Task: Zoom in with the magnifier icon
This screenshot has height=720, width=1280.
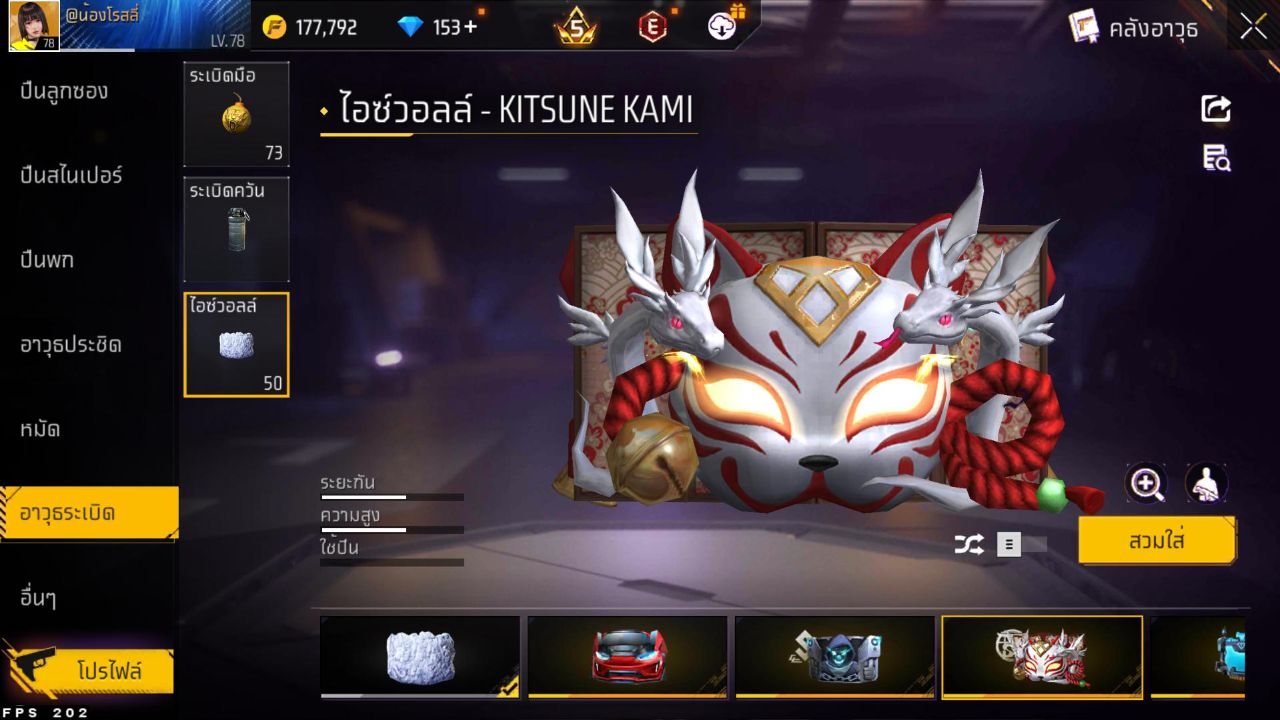Action: click(x=1146, y=484)
